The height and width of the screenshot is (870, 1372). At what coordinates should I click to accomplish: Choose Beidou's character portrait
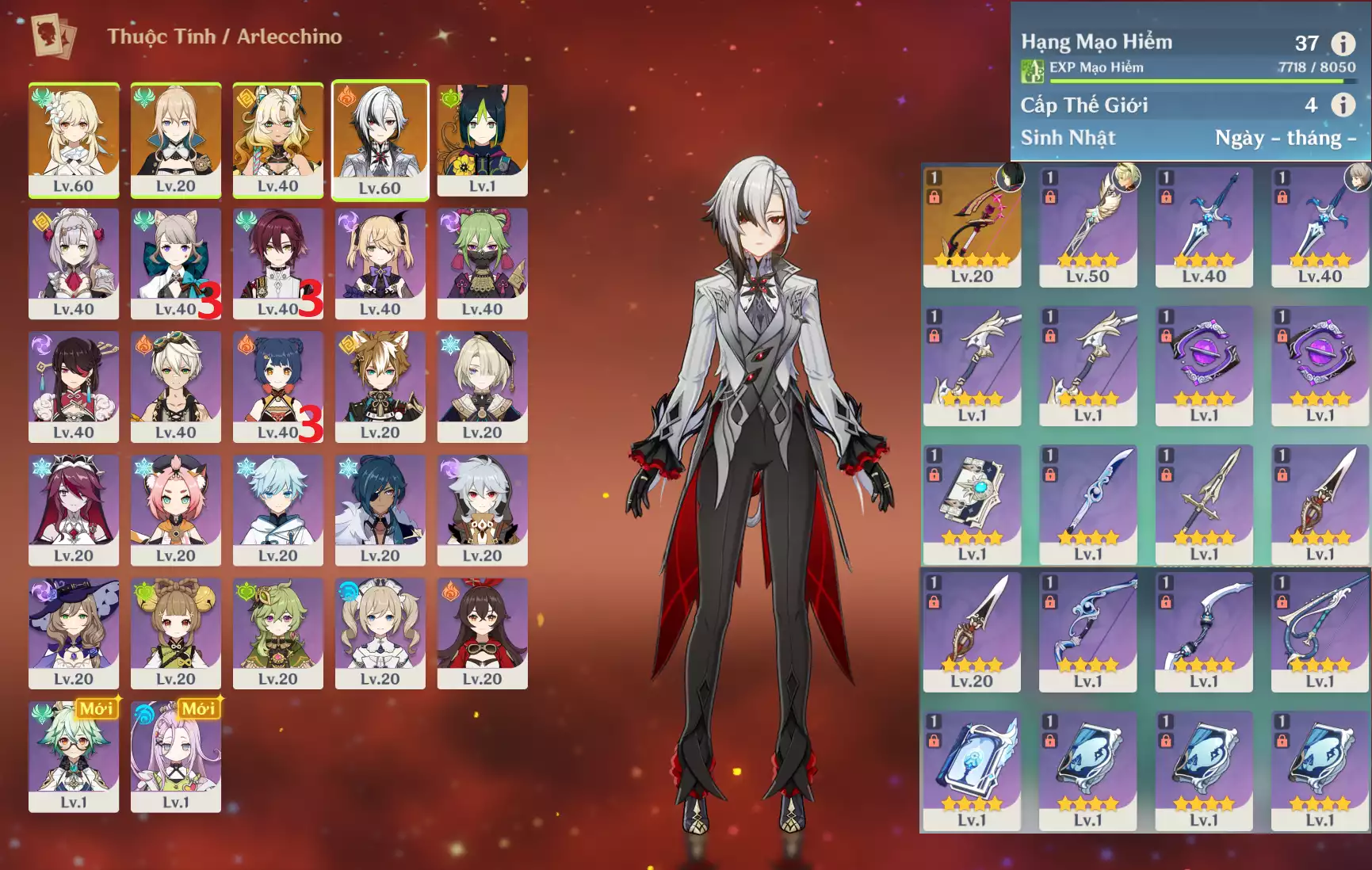[x=74, y=386]
